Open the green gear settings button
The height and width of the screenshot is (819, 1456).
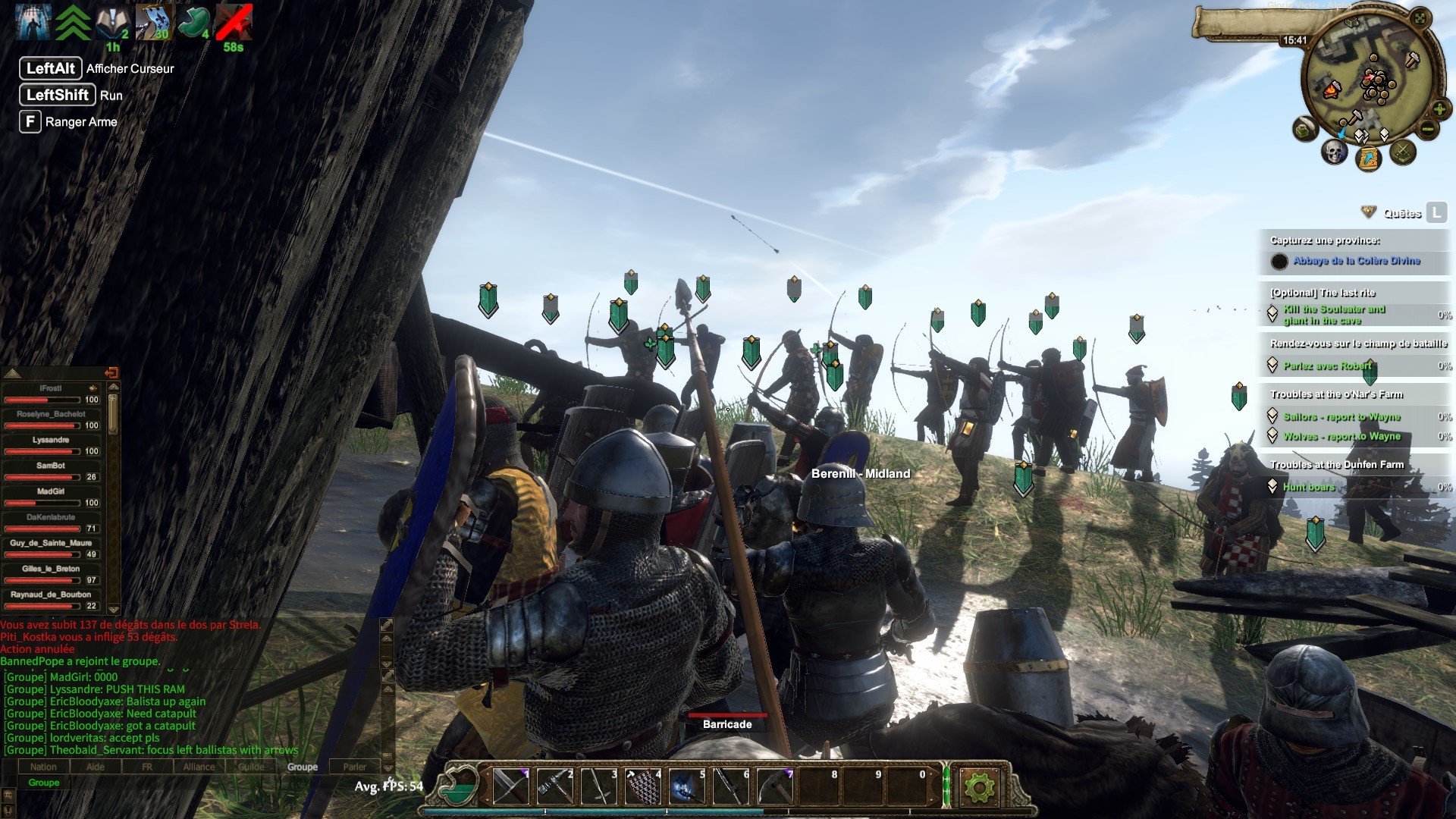(978, 788)
